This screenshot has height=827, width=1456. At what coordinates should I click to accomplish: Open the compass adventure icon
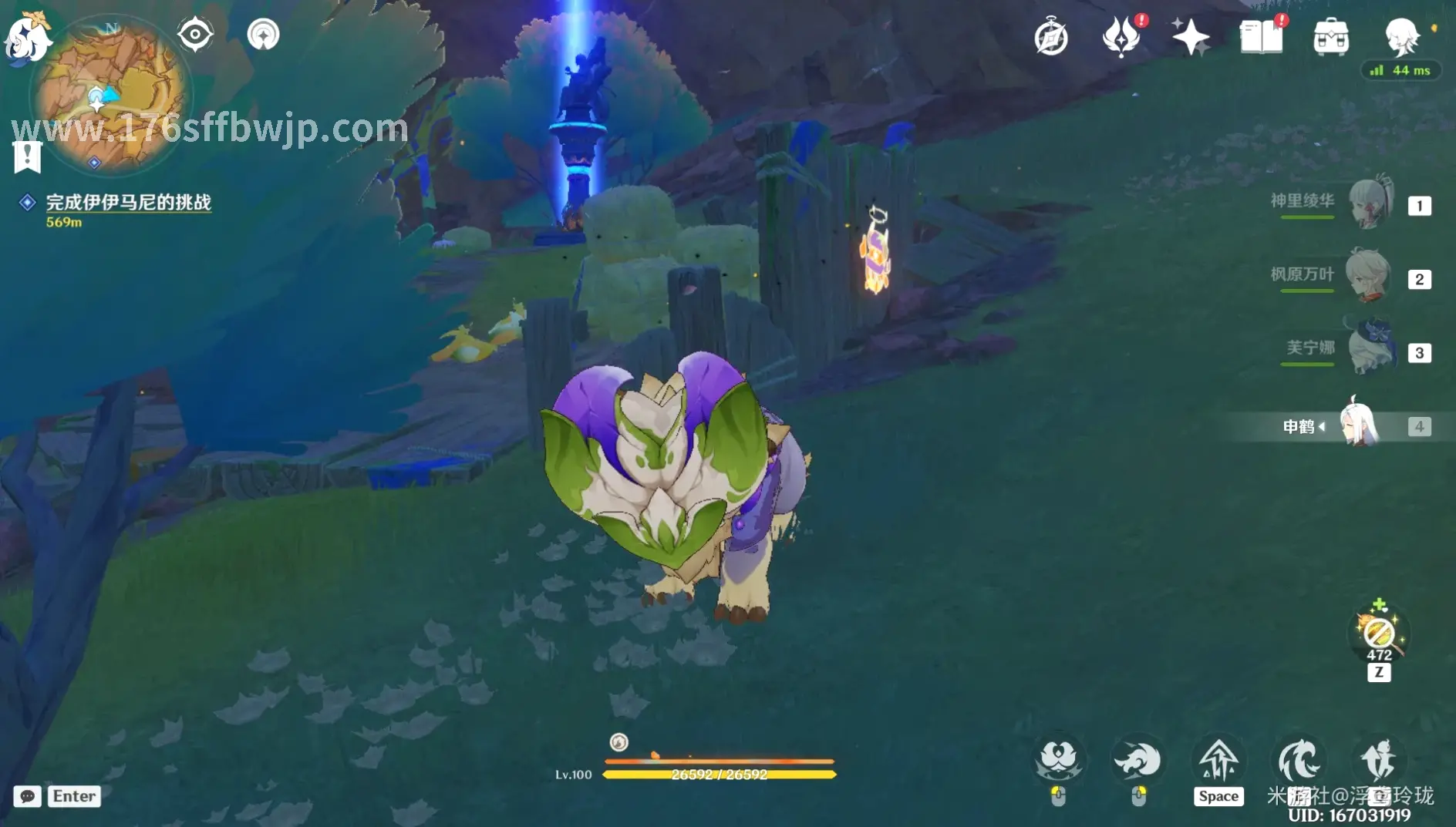(x=1050, y=37)
